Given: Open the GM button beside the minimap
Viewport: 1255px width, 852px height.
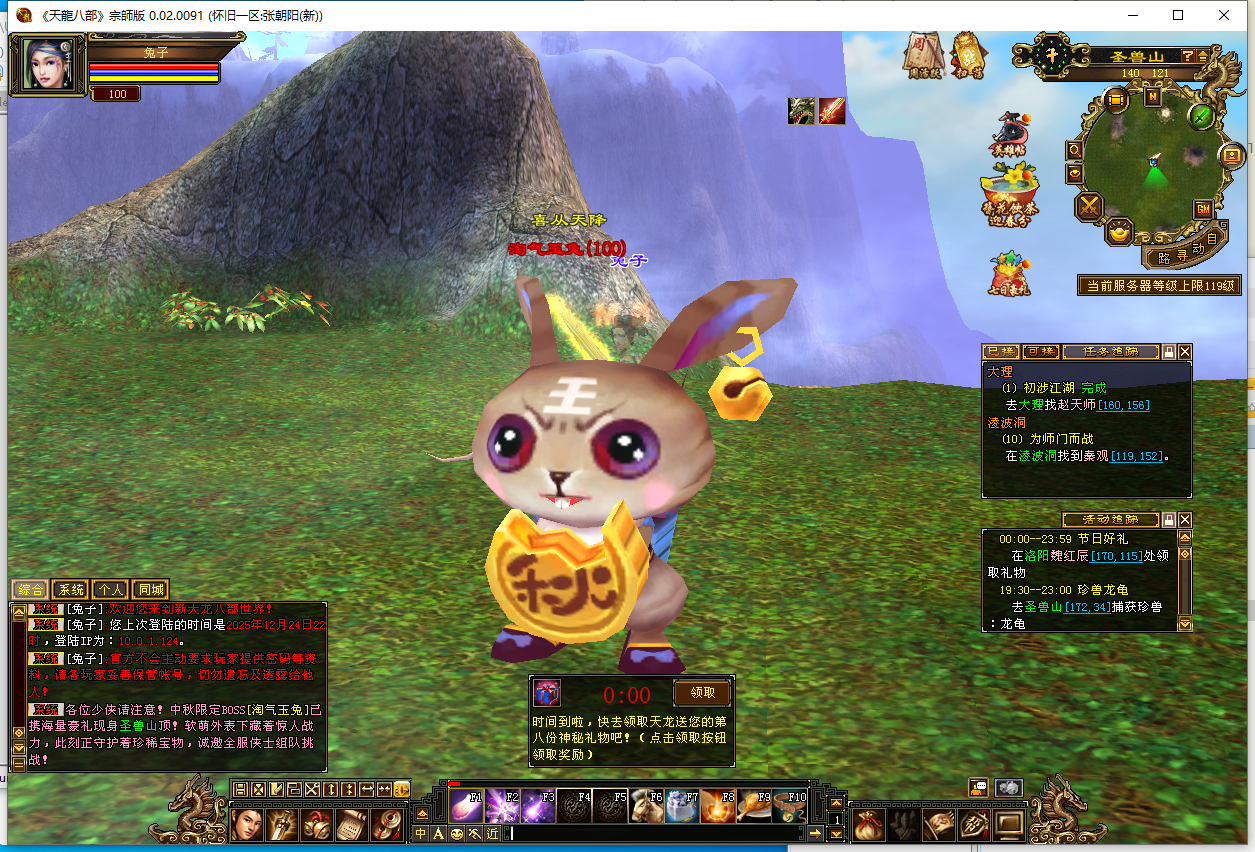Looking at the screenshot, I should tap(1202, 209).
